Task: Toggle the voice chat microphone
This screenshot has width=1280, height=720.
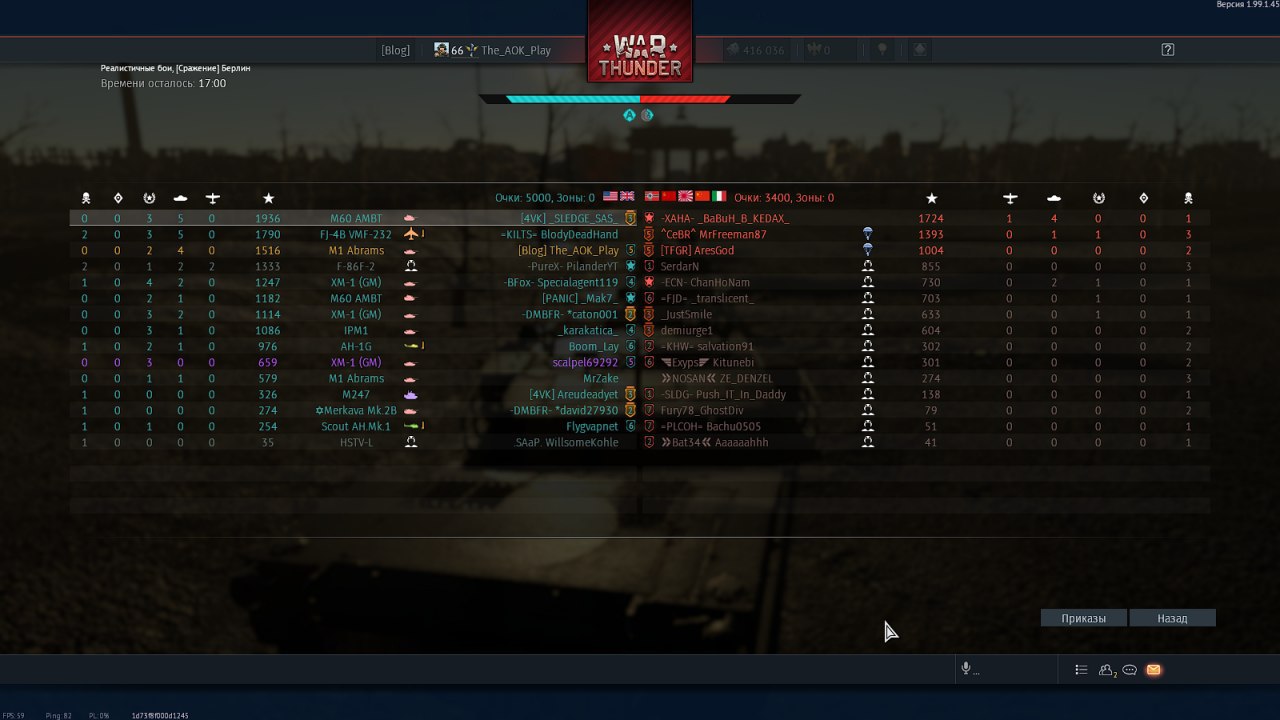Action: (x=966, y=669)
